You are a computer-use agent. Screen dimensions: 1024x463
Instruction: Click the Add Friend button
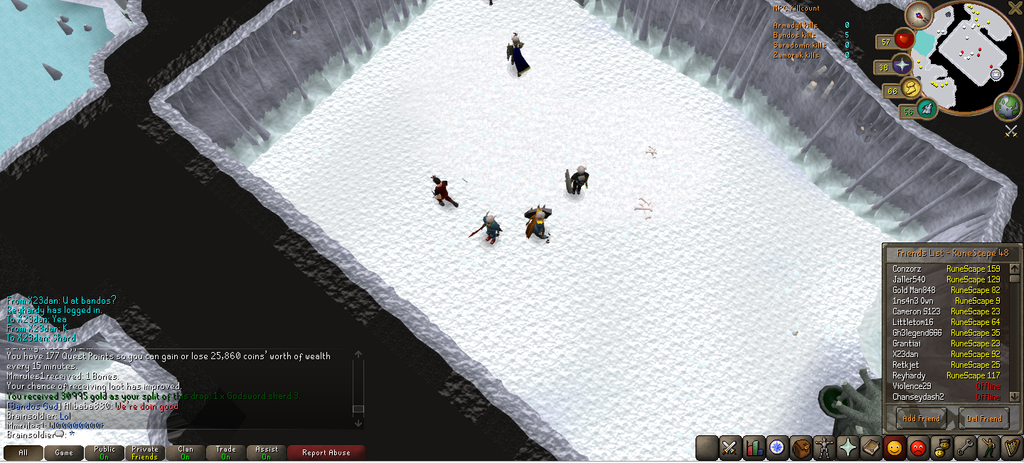pos(922,418)
